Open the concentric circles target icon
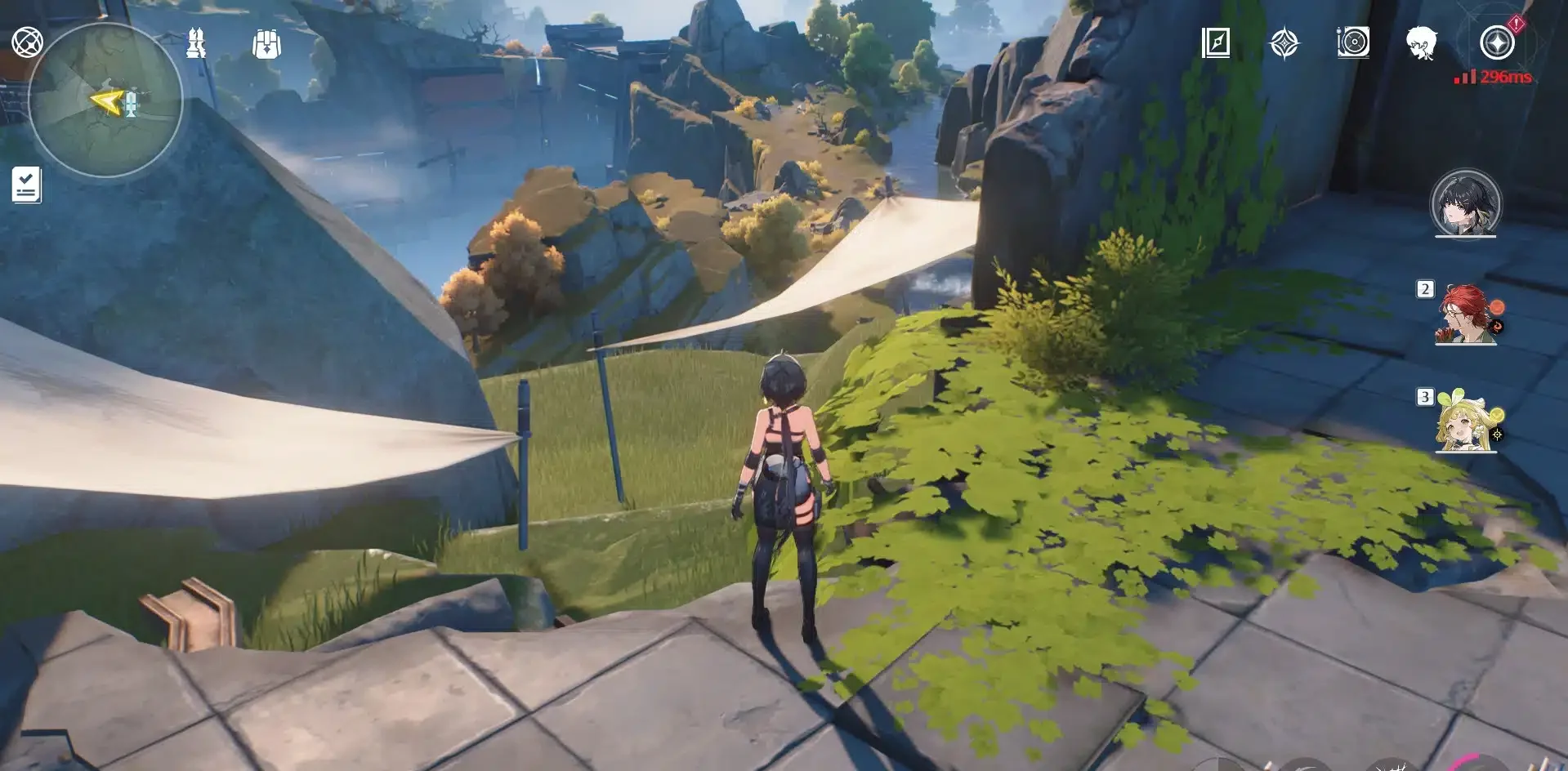1568x771 pixels. click(1353, 42)
